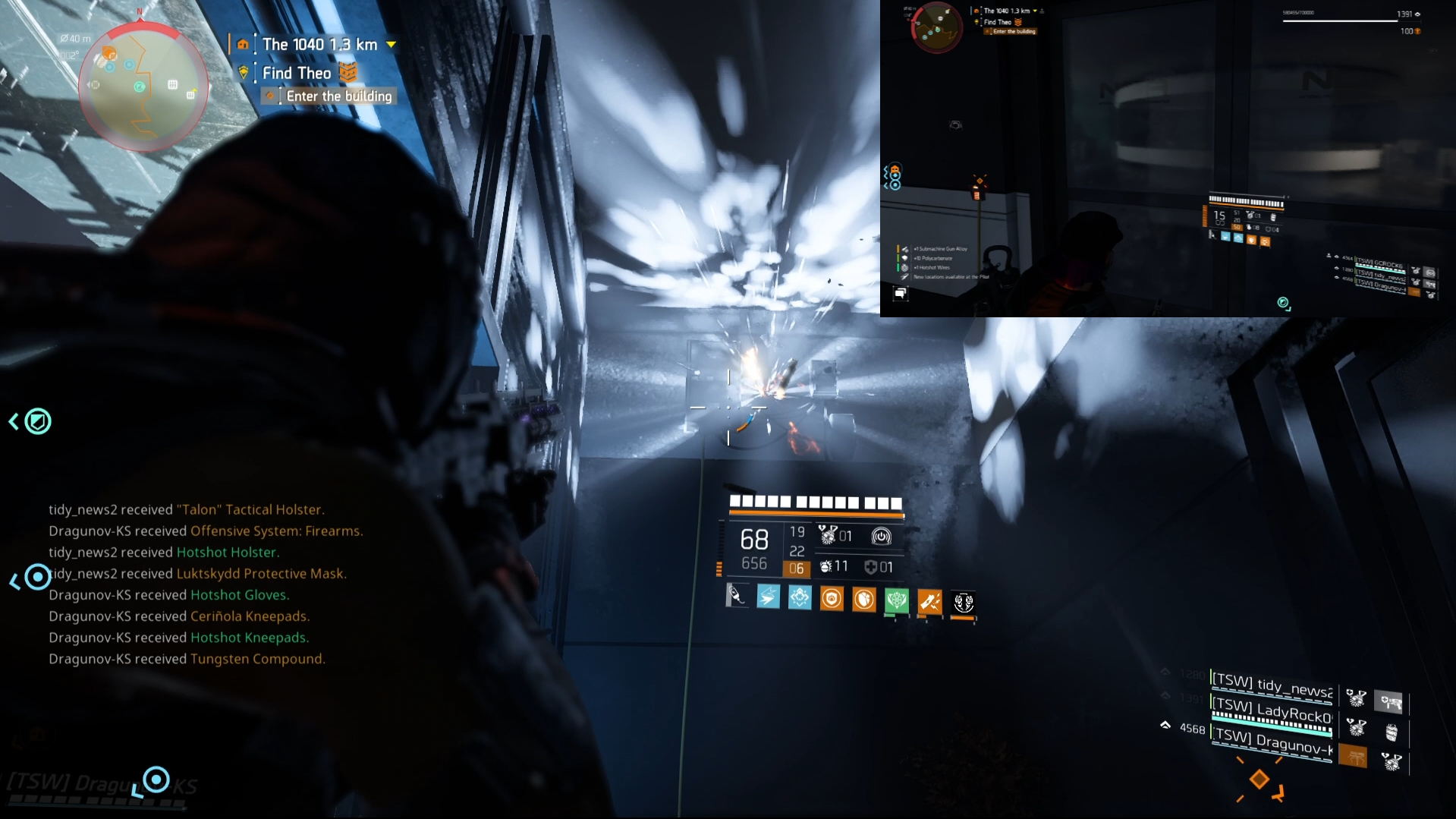1456x819 pixels.
Task: Click the signature skill power ring icon
Action: pyautogui.click(x=882, y=537)
